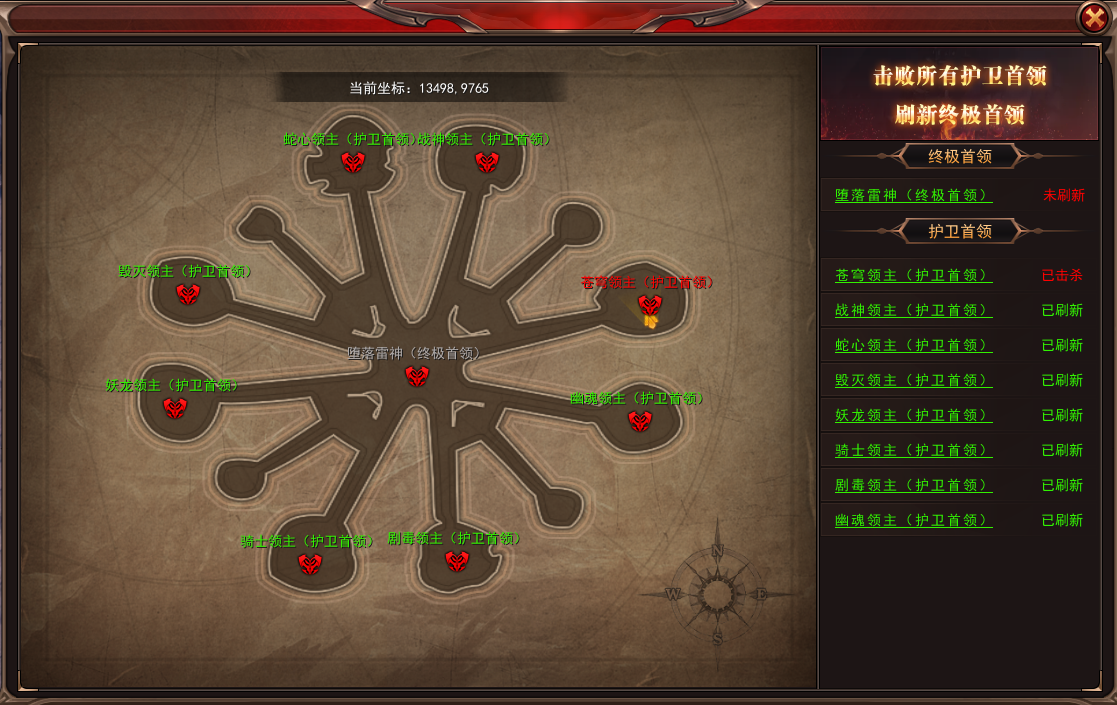Select the 蛇心领主 map marker
The width and height of the screenshot is (1117, 705).
click(x=352, y=161)
